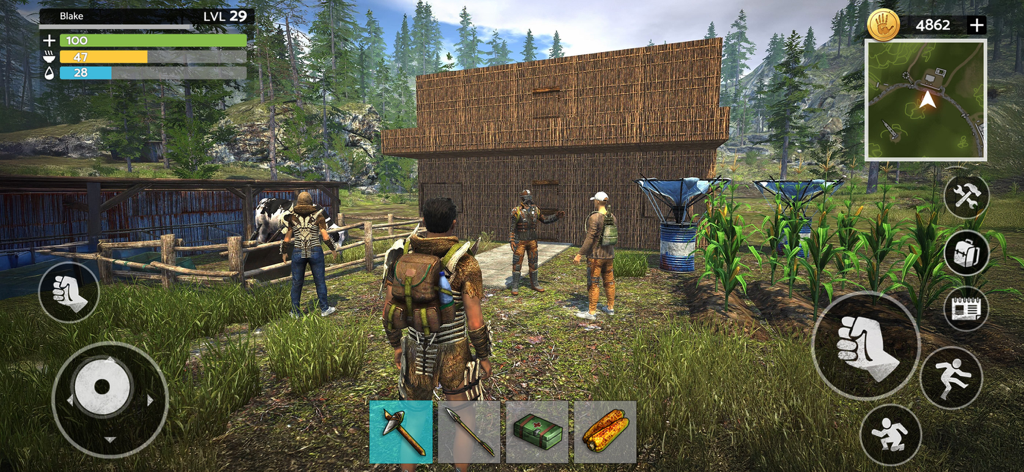1024x472 pixels.
Task: Open the minimap
Action: tap(926, 100)
